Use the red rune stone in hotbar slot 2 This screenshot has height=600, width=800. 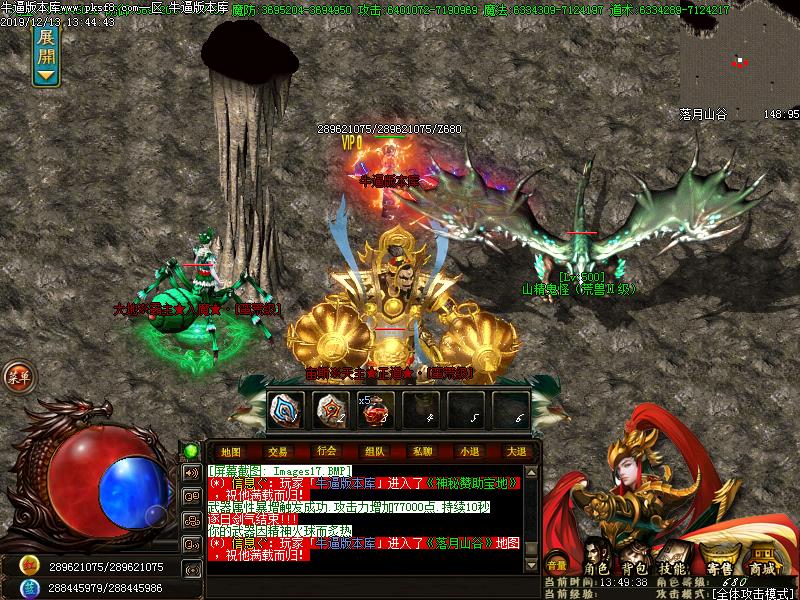coord(330,408)
